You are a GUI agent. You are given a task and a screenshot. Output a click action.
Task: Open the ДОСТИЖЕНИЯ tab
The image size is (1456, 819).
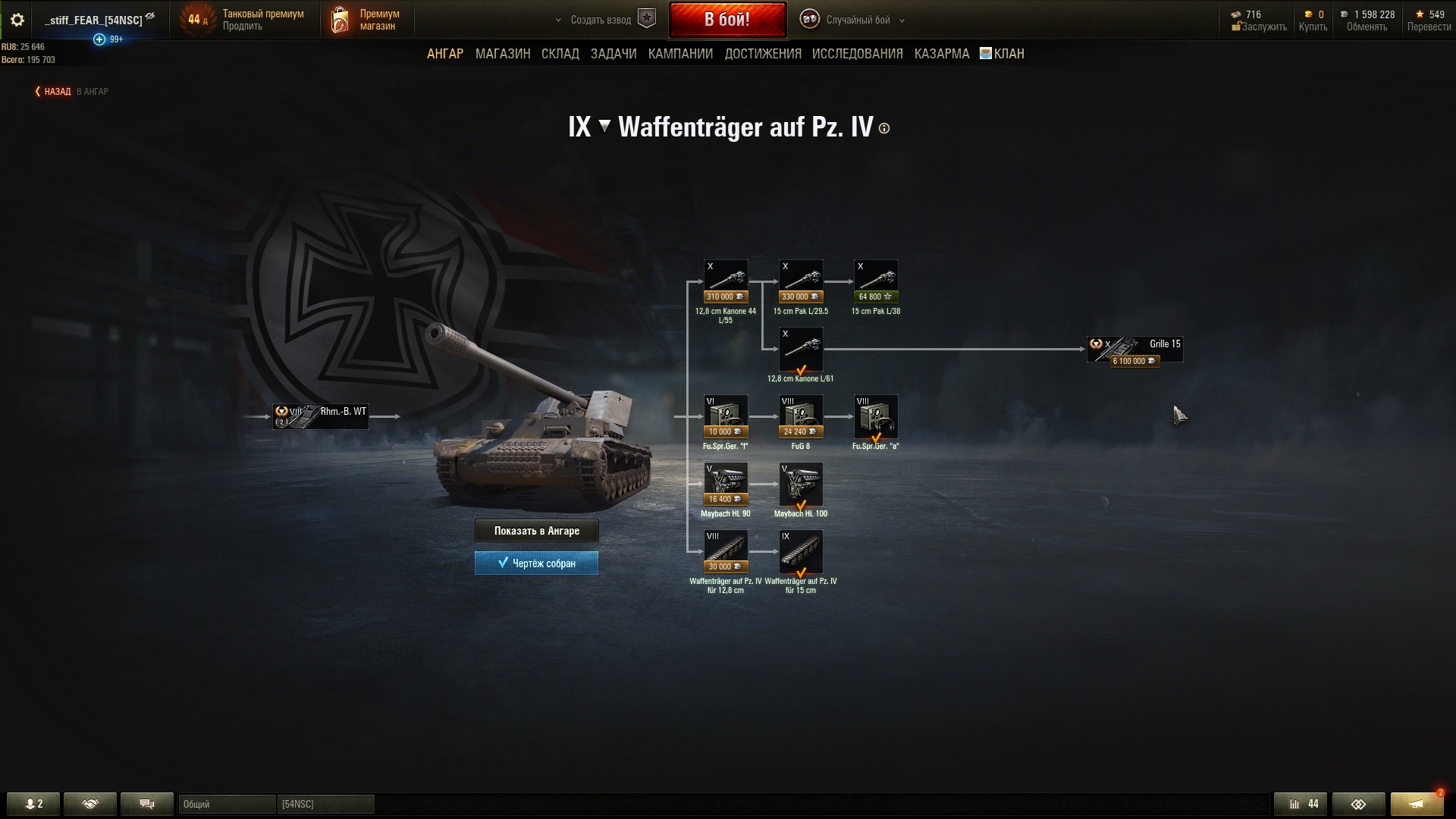pyautogui.click(x=763, y=54)
